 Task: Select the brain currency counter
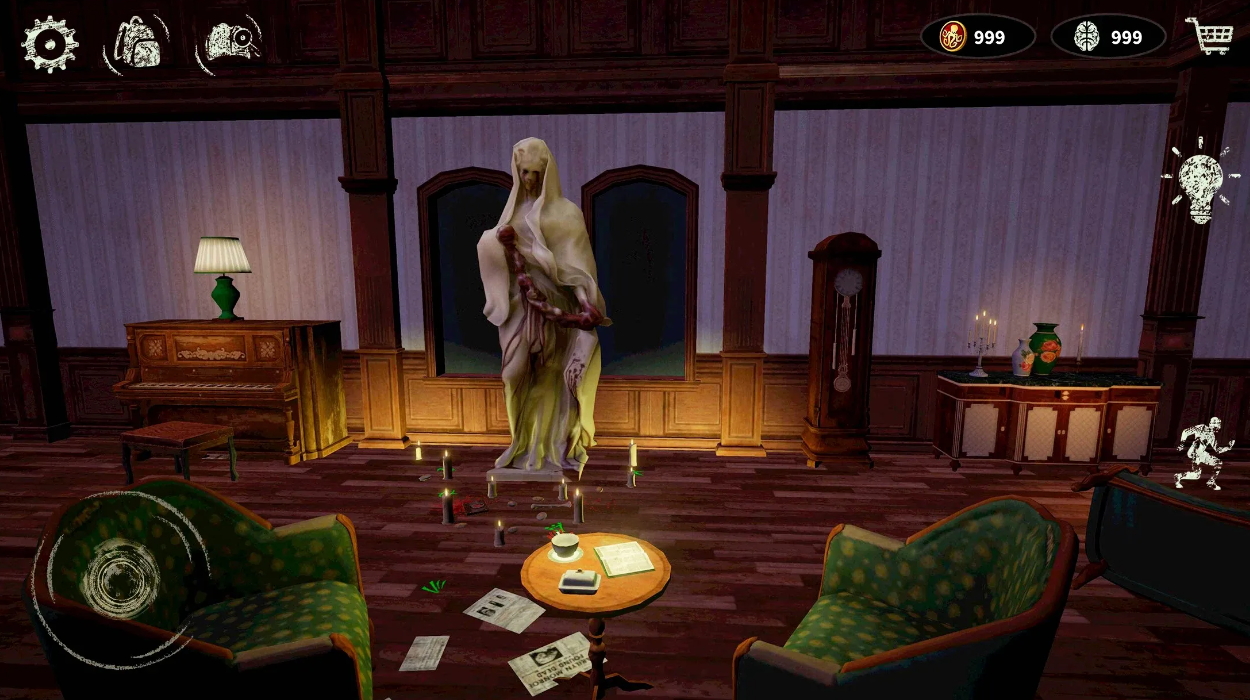(x=1108, y=37)
